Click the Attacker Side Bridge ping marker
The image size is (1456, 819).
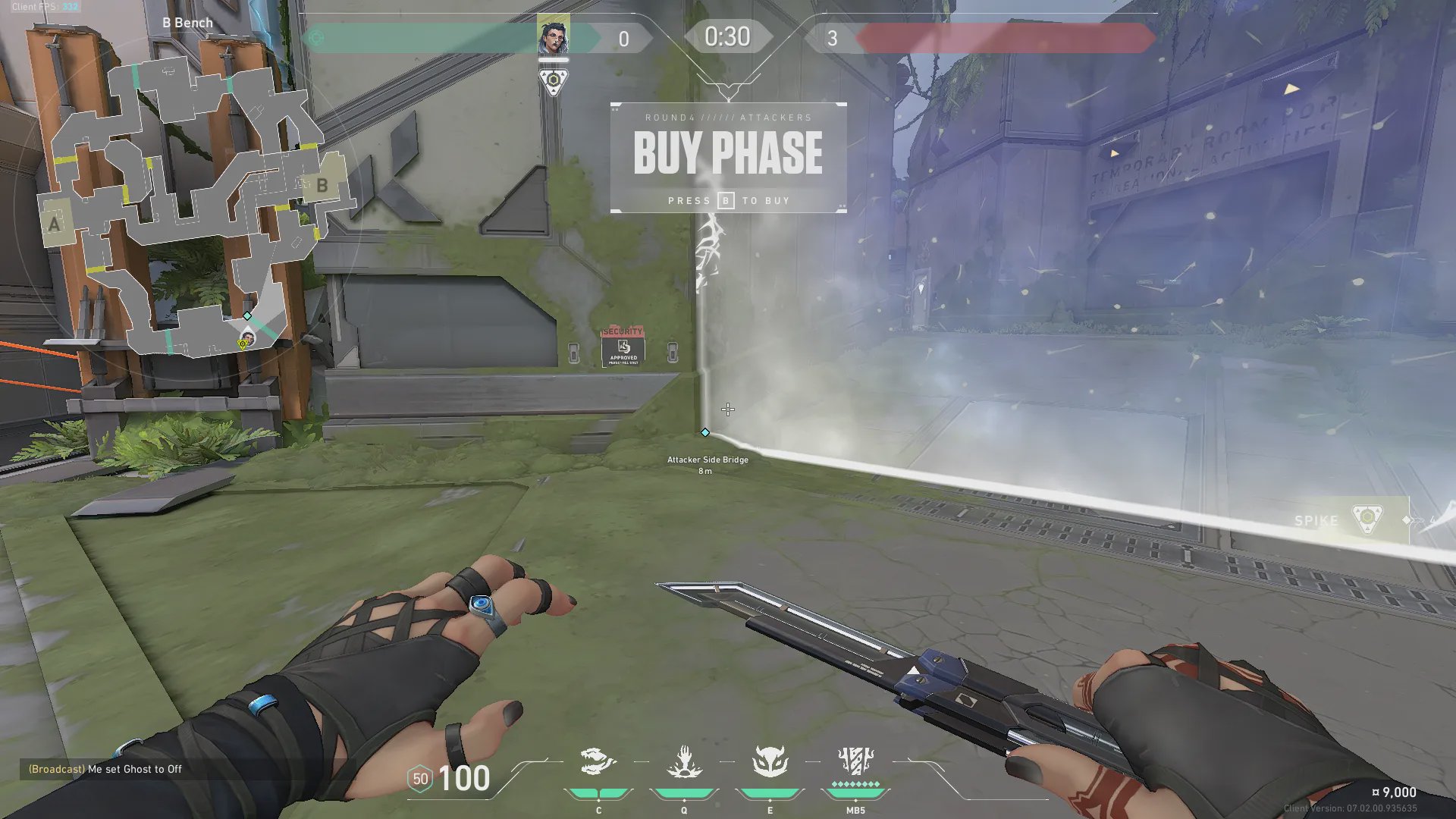tap(705, 432)
